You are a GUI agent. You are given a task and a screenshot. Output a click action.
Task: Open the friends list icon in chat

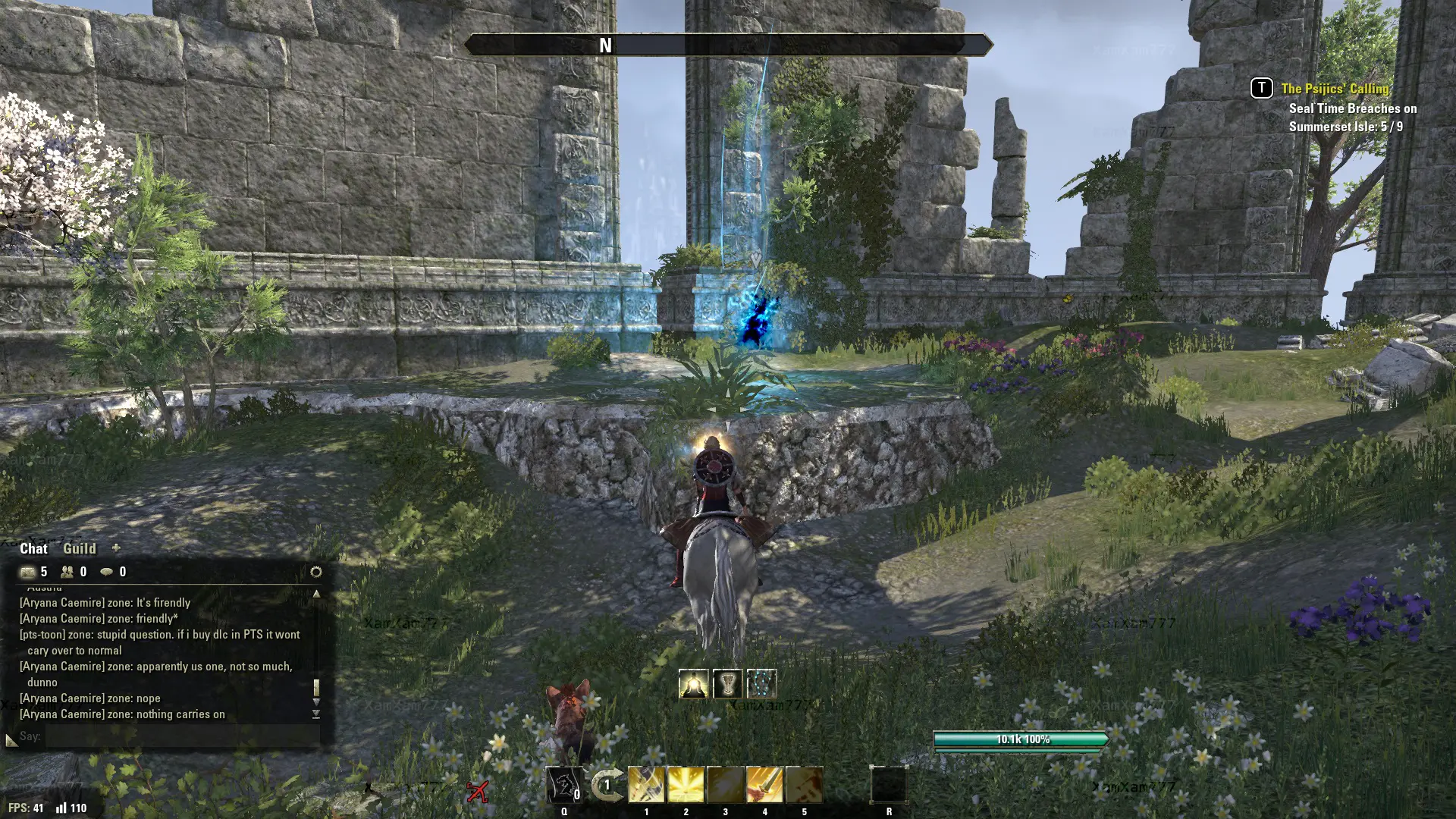coord(67,572)
